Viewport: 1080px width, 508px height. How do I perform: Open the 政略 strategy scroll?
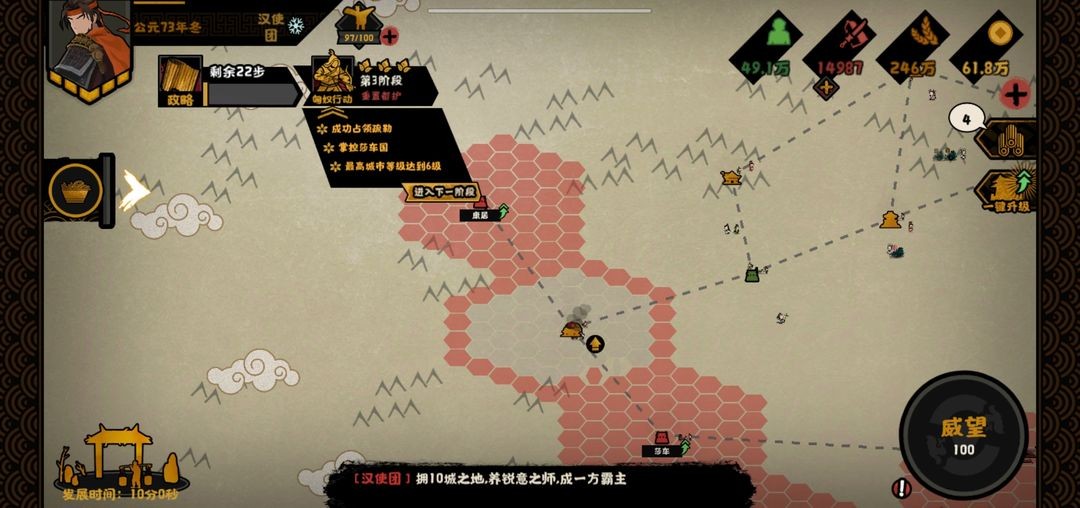(180, 81)
